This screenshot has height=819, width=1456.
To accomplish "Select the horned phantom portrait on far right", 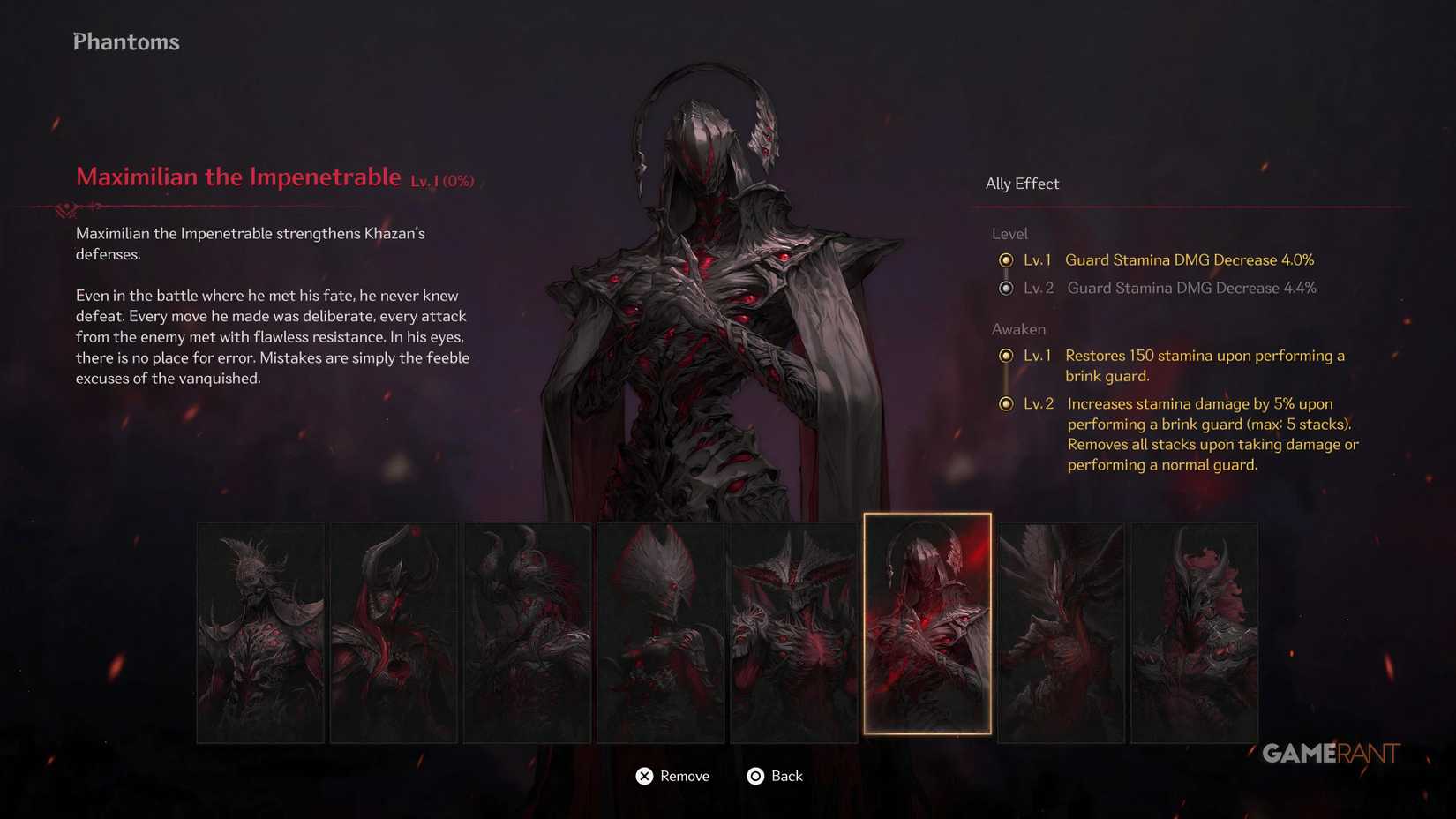I will (1194, 629).
